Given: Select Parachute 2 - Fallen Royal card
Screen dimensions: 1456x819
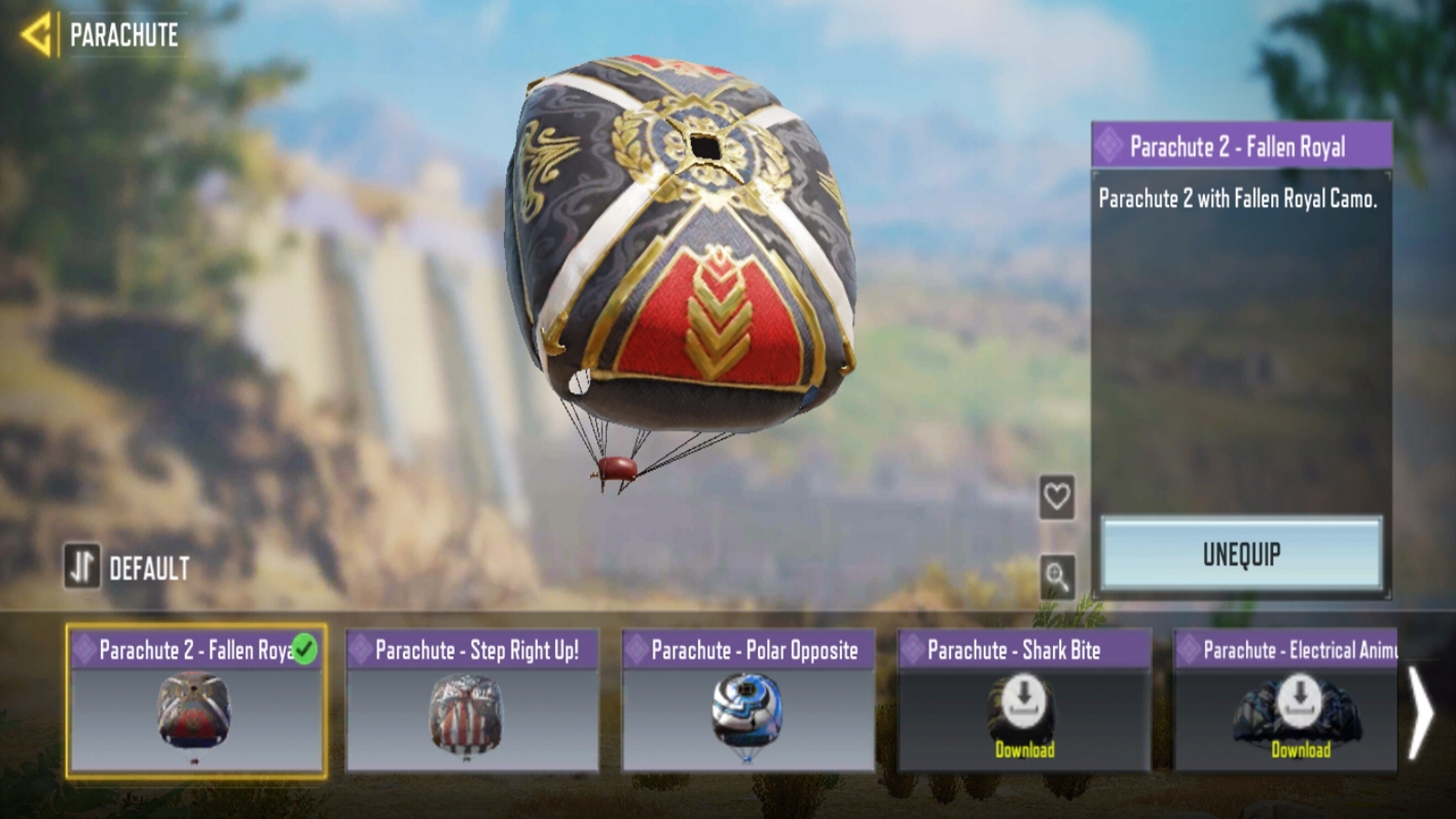Looking at the screenshot, I should click(196, 702).
